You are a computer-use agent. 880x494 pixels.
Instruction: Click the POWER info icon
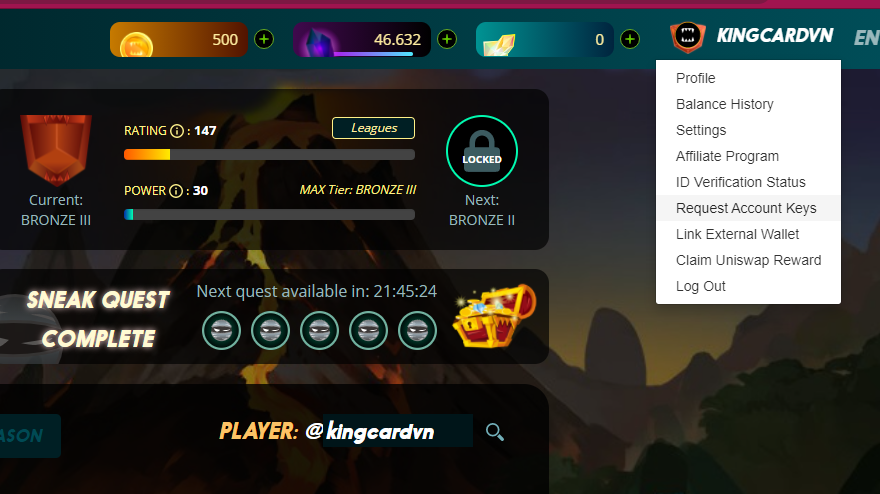pos(177,191)
